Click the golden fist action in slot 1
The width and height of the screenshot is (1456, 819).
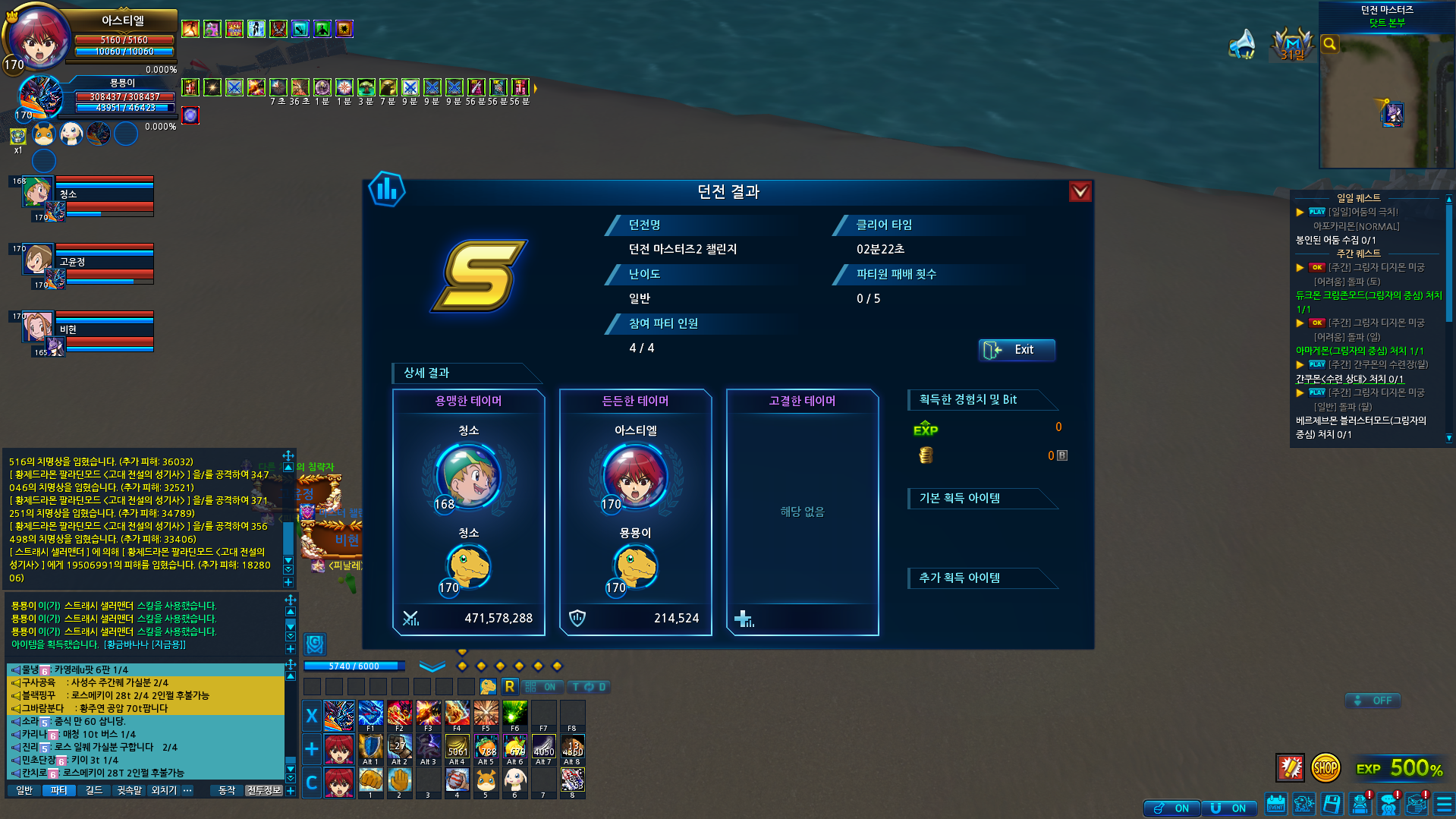pos(370,780)
